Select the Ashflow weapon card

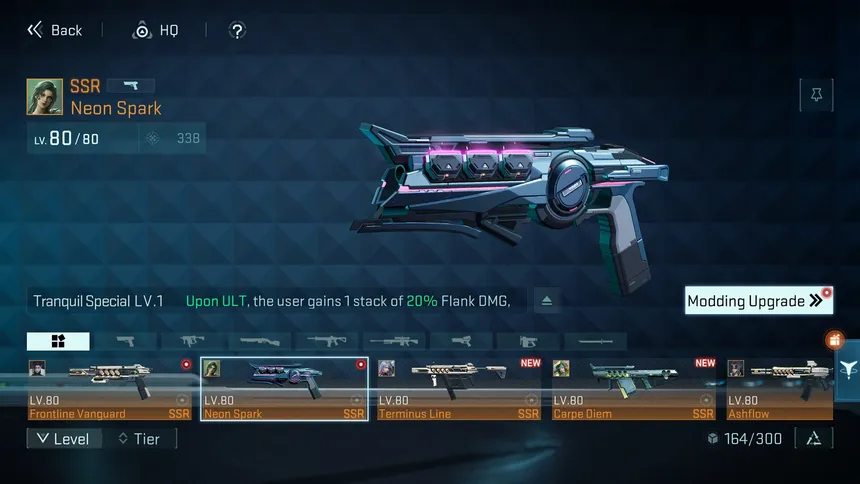[780, 389]
